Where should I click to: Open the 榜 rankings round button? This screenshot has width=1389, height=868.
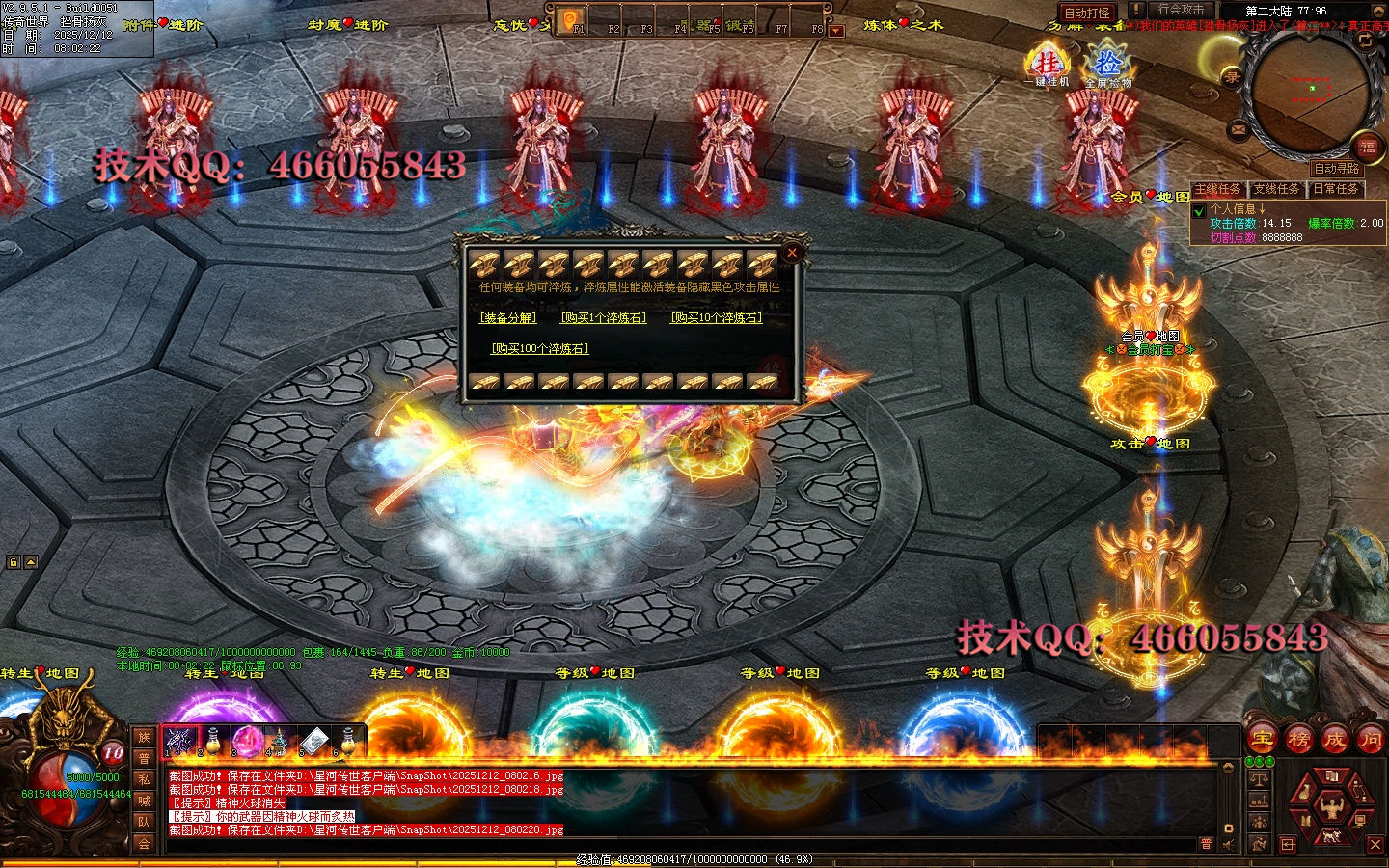tap(1299, 740)
